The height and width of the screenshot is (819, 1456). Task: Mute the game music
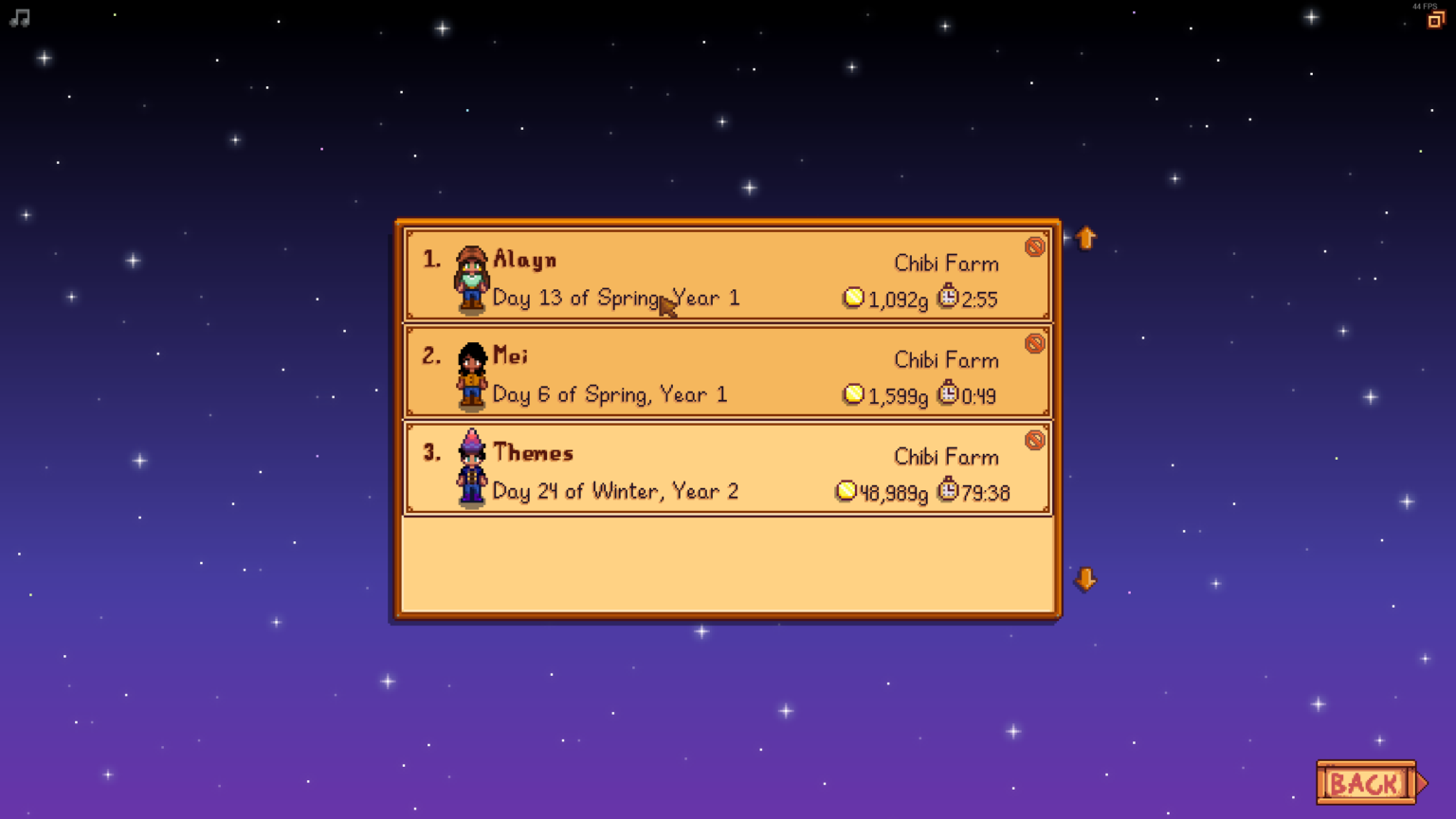(19, 17)
